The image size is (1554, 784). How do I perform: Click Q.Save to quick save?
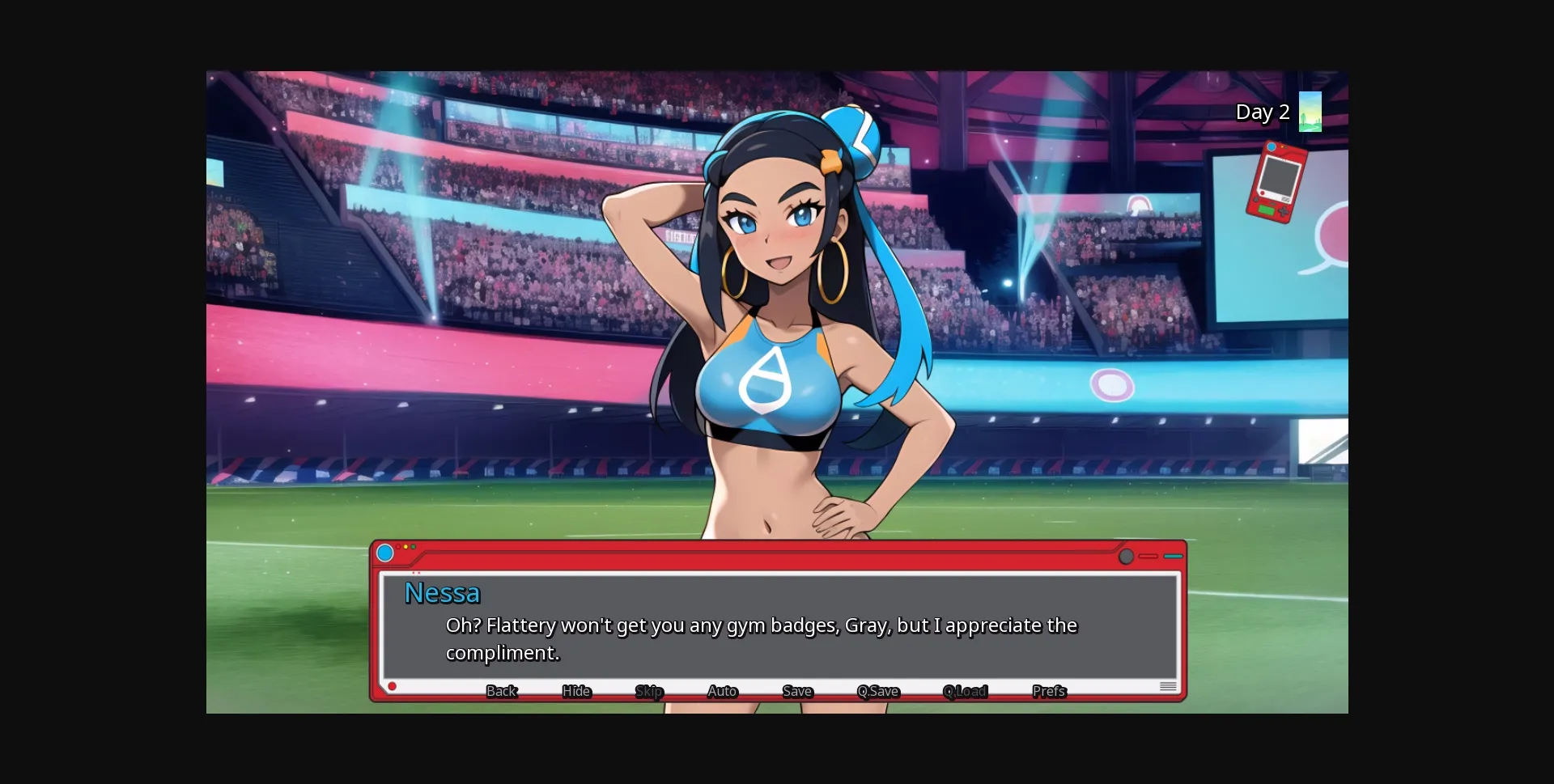pos(877,692)
